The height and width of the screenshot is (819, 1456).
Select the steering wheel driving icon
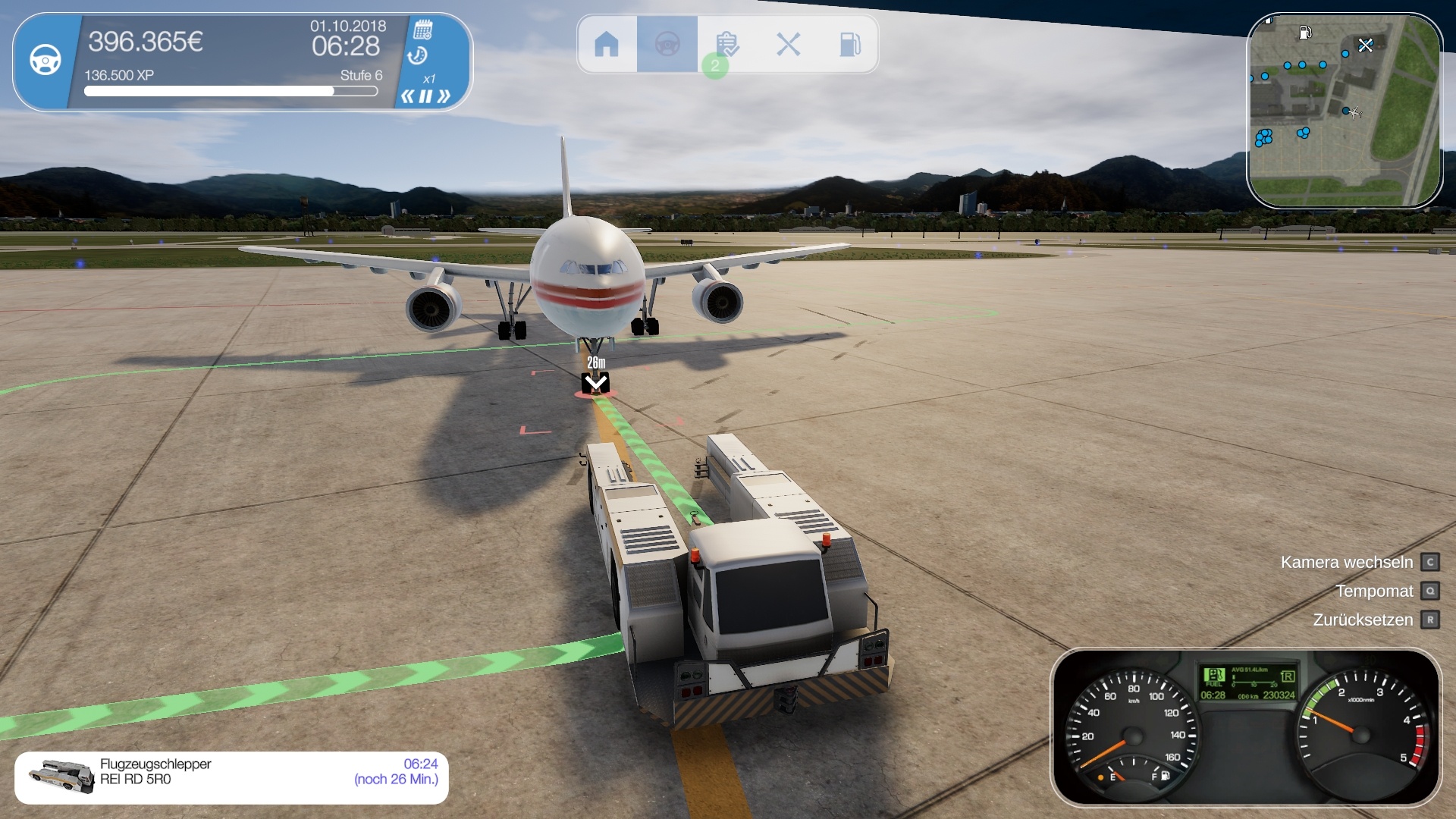click(x=667, y=45)
